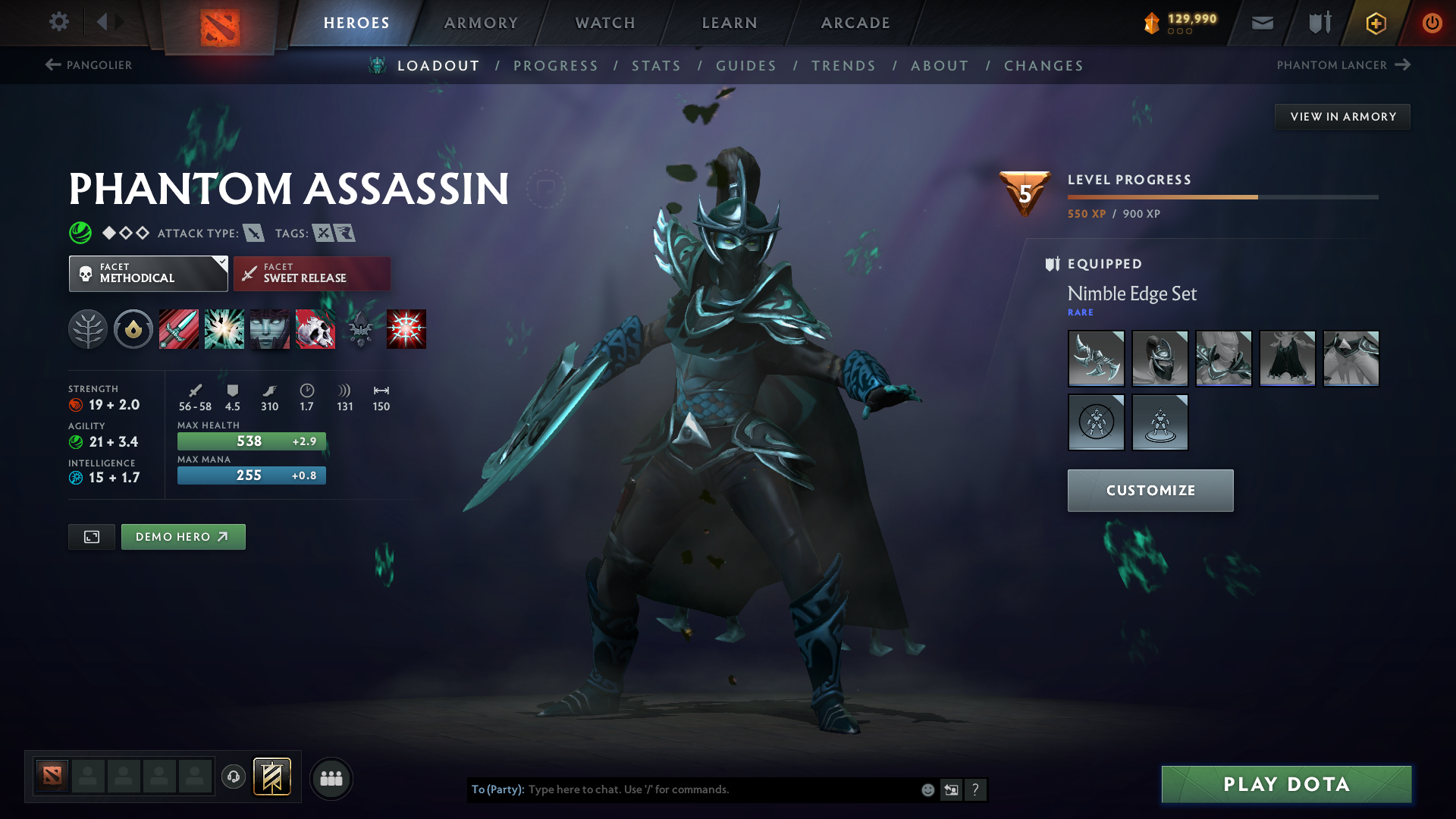The image size is (1456, 819).
Task: Switch to the Sweet Release facet
Action: click(x=312, y=273)
